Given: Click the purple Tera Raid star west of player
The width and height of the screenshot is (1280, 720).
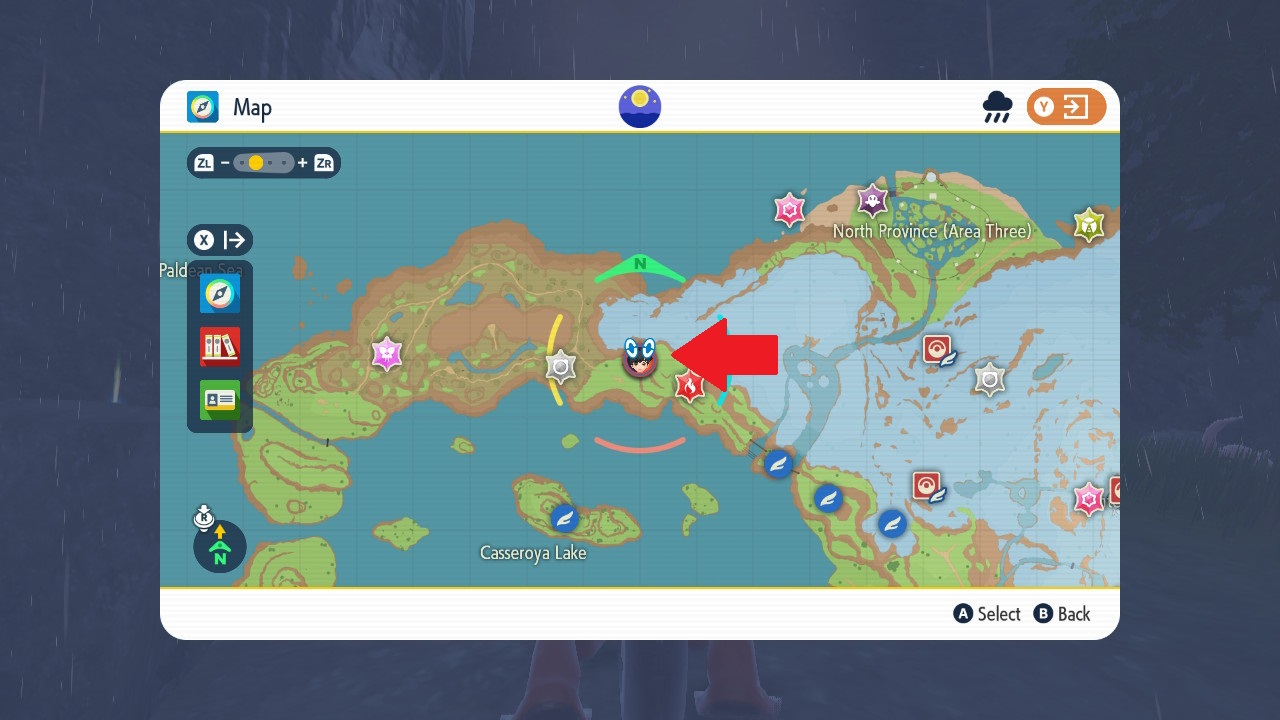Looking at the screenshot, I should 385,353.
